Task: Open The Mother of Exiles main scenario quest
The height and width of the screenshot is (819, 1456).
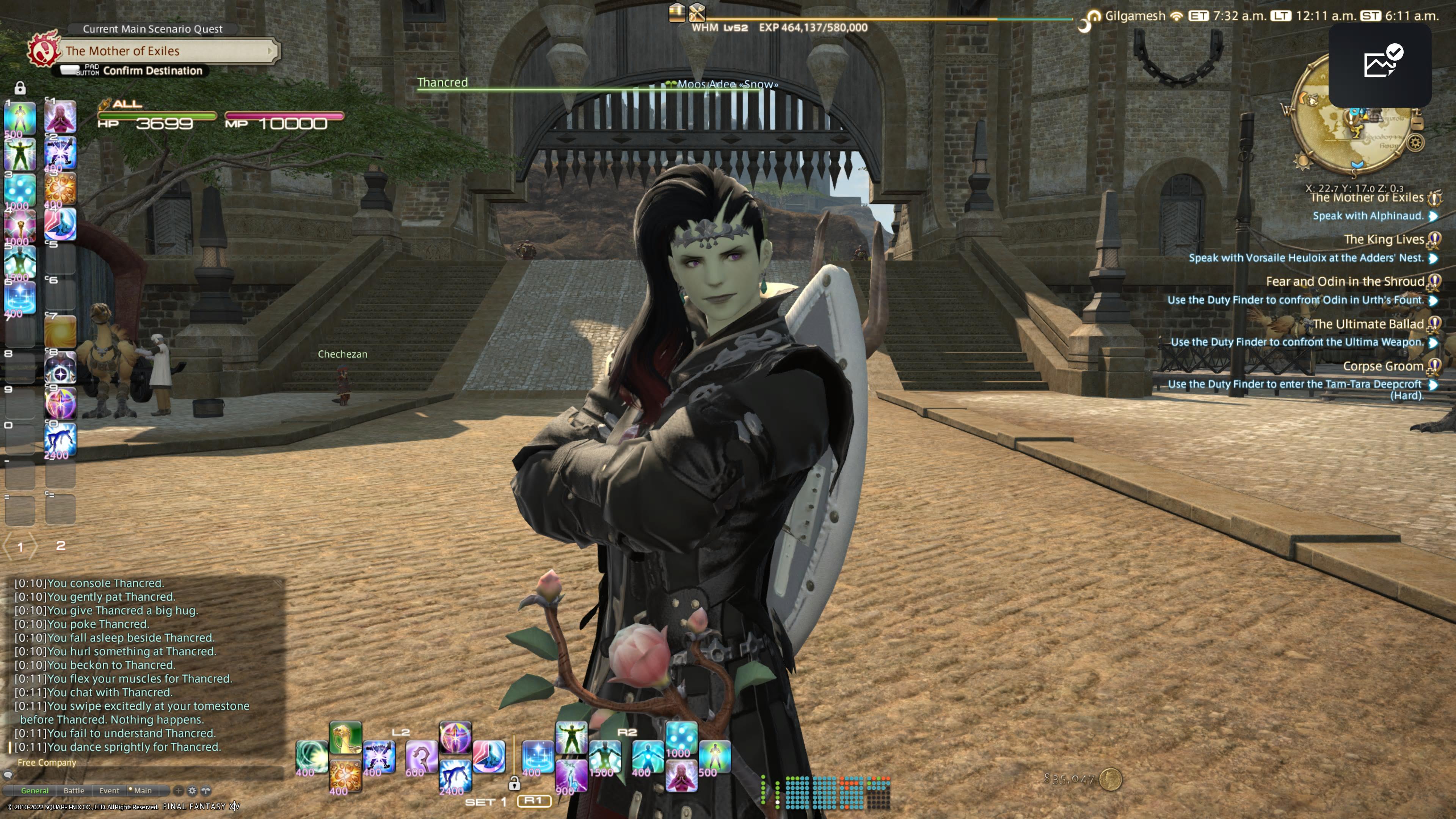Action: (x=164, y=51)
